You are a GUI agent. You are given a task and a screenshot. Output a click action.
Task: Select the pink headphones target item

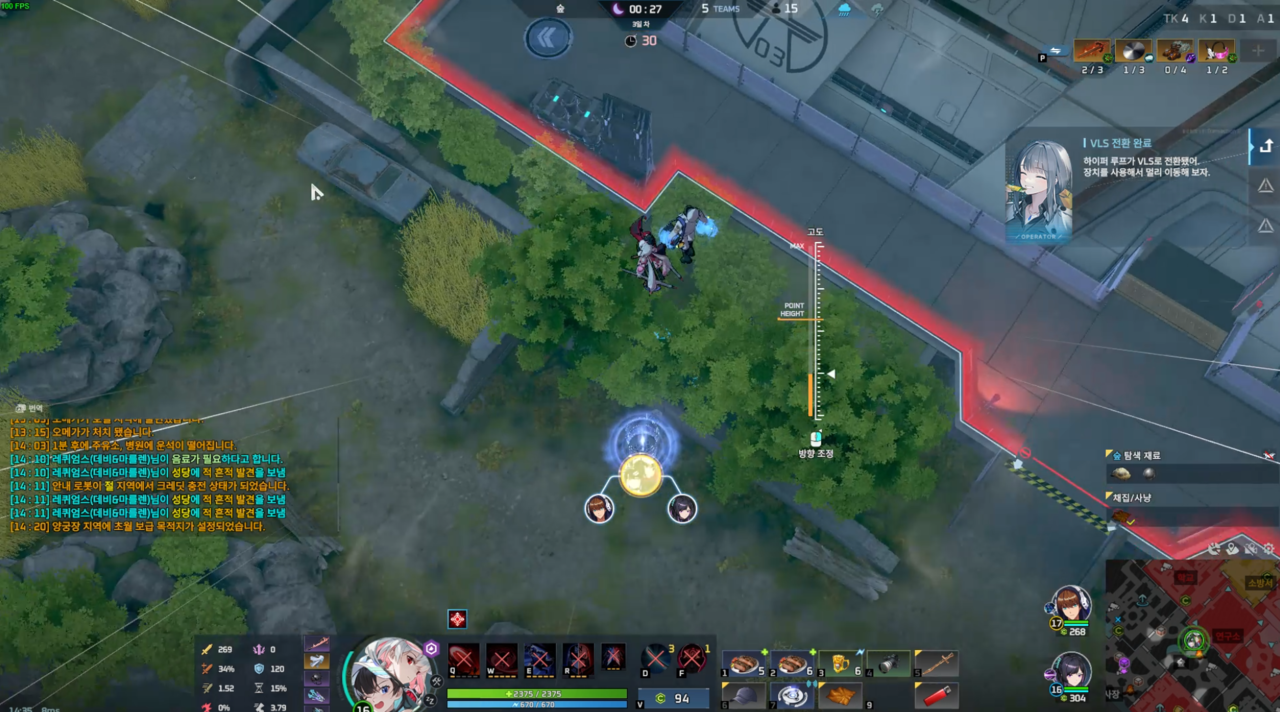tap(1216, 51)
